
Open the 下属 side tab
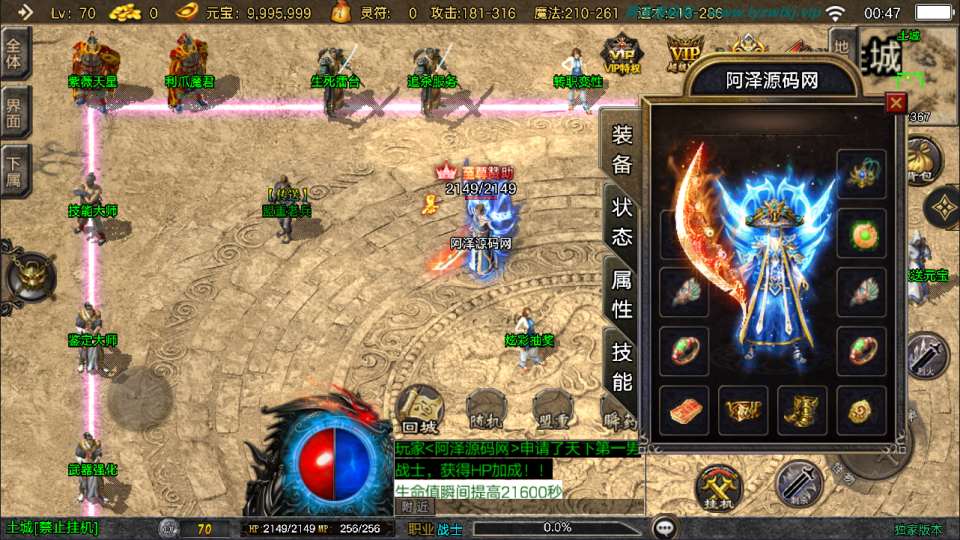pos(14,170)
